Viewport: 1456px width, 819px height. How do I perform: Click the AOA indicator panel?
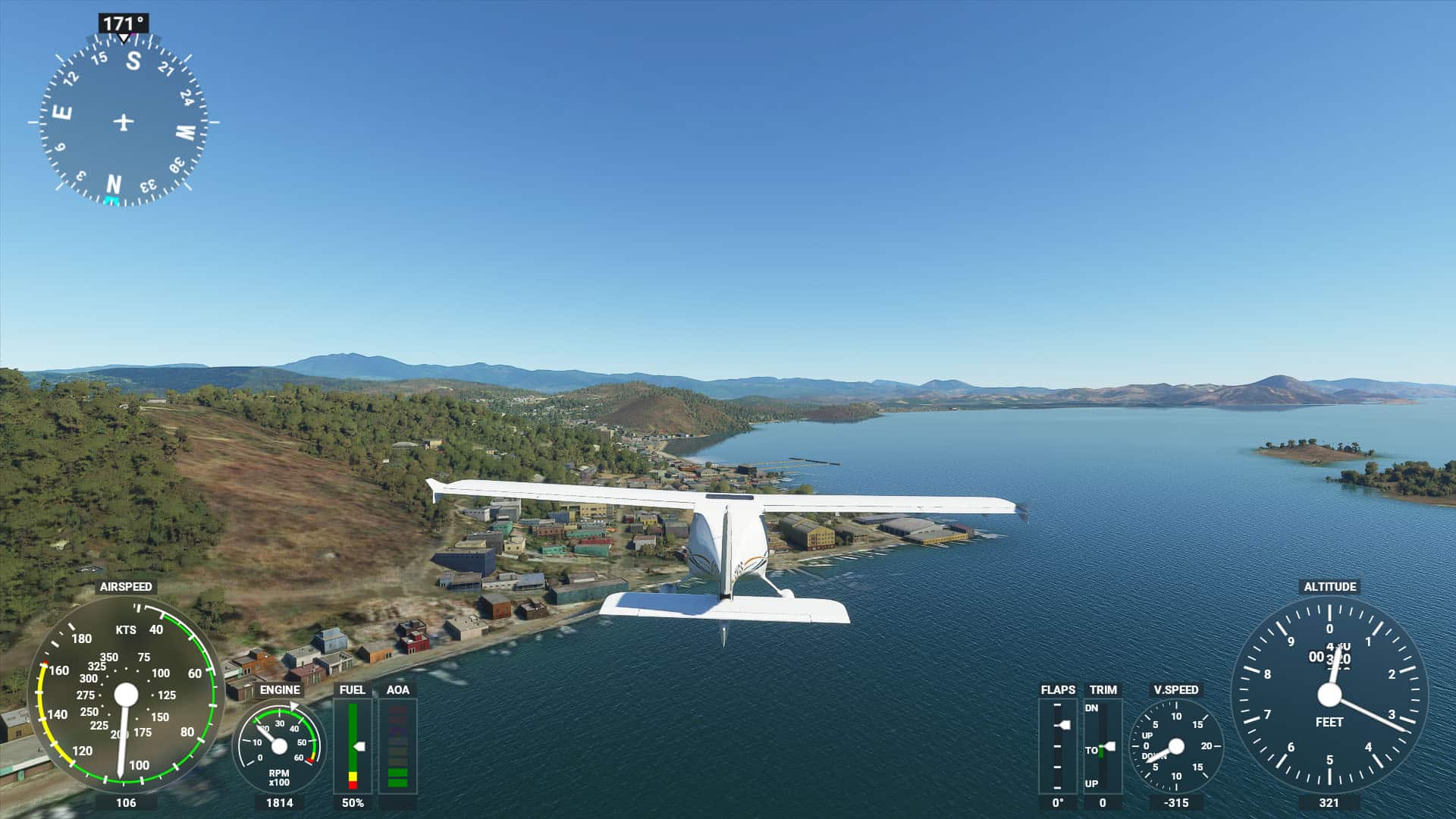point(397,746)
